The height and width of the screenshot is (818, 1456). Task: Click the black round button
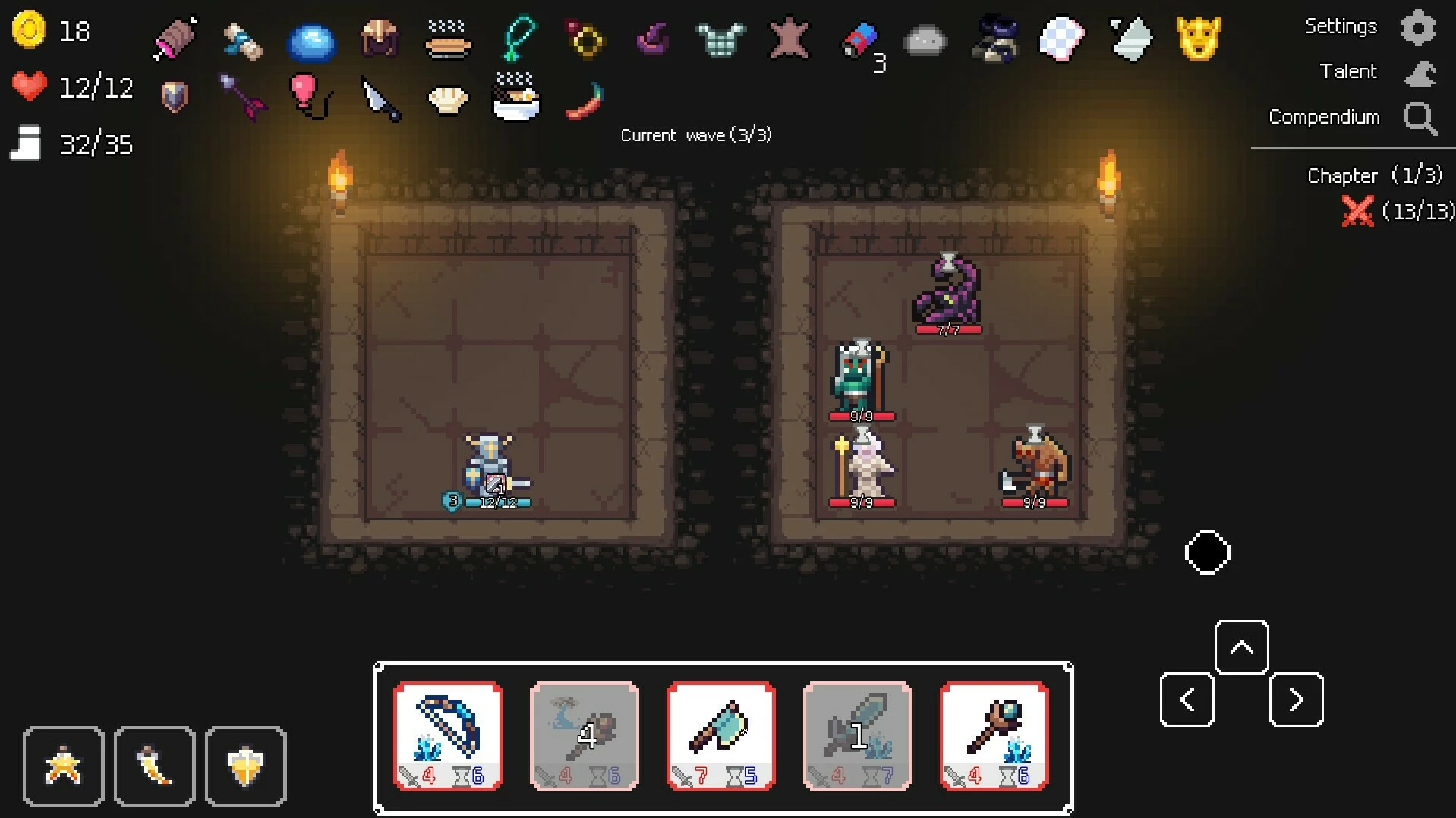[1207, 552]
